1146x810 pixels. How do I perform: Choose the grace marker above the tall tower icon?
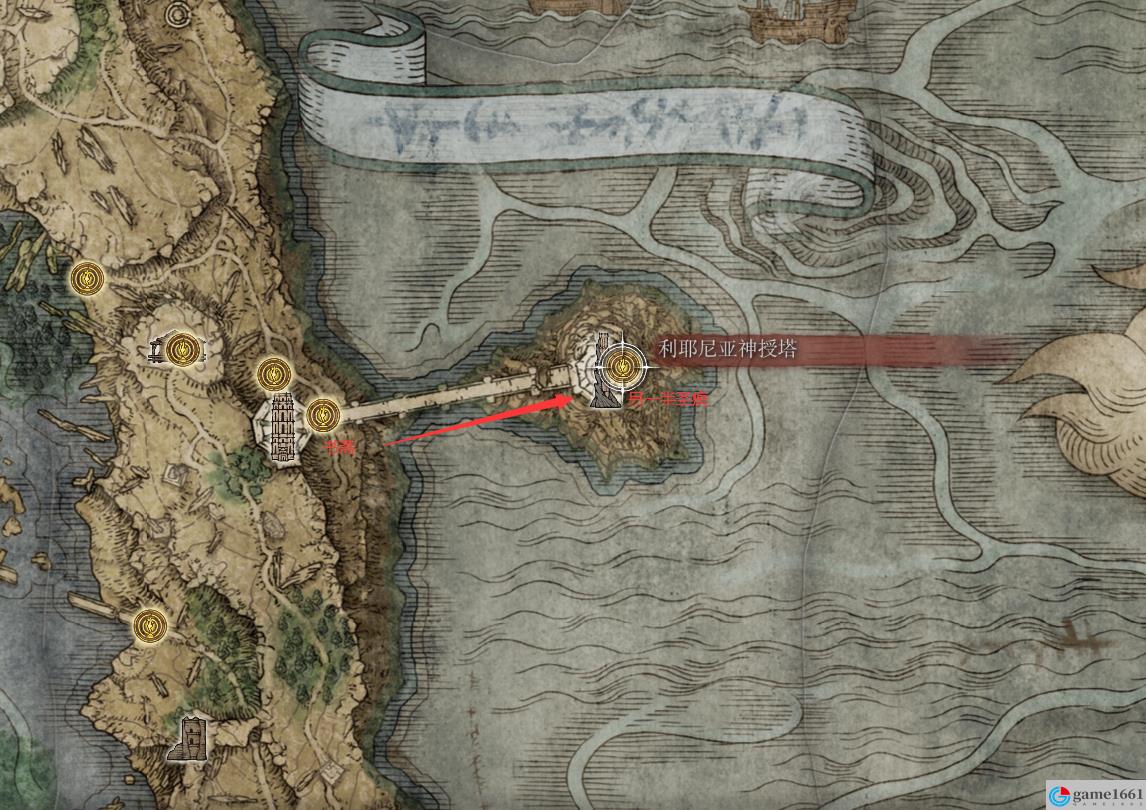click(273, 375)
